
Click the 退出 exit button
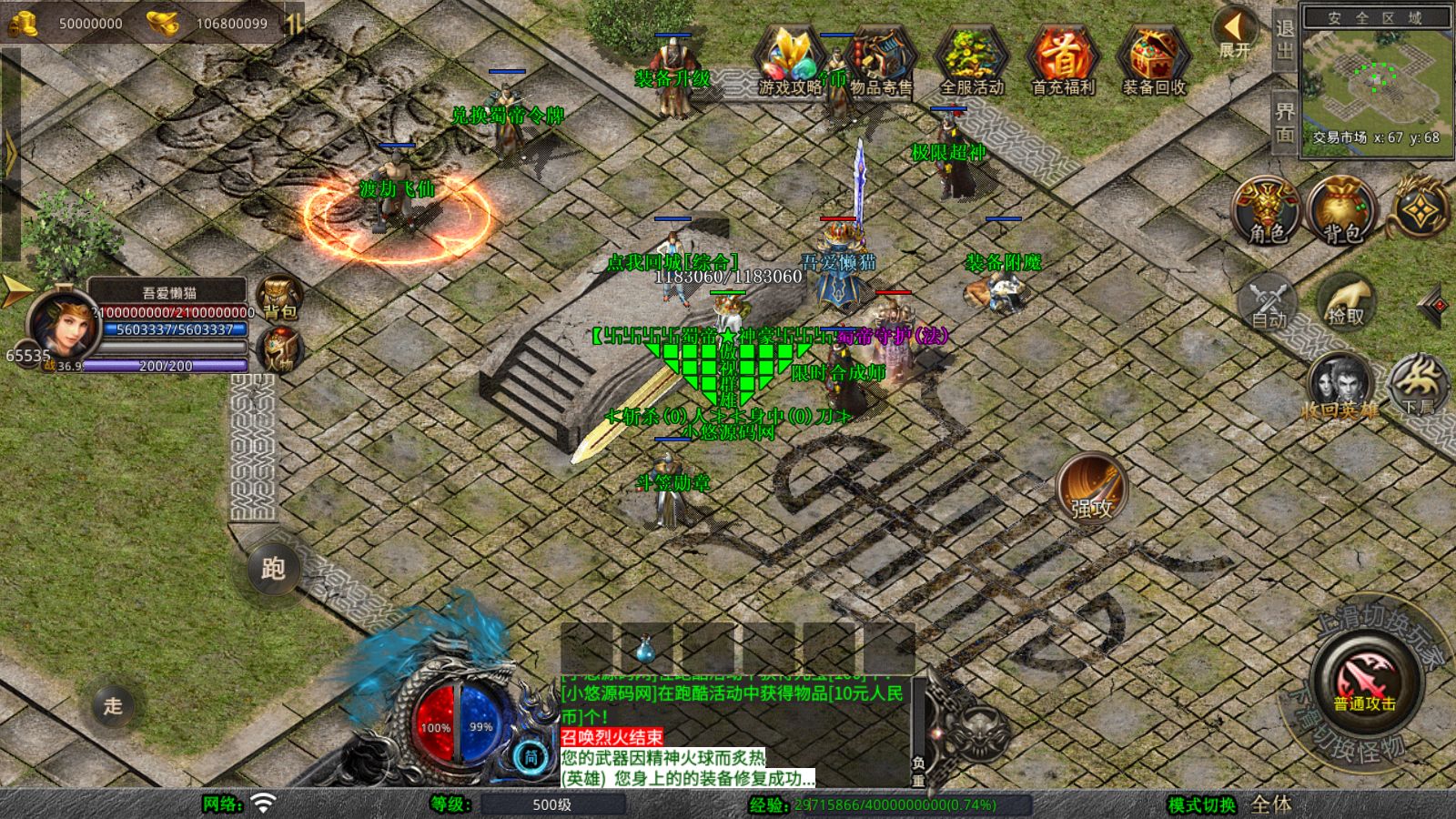pyautogui.click(x=1284, y=38)
